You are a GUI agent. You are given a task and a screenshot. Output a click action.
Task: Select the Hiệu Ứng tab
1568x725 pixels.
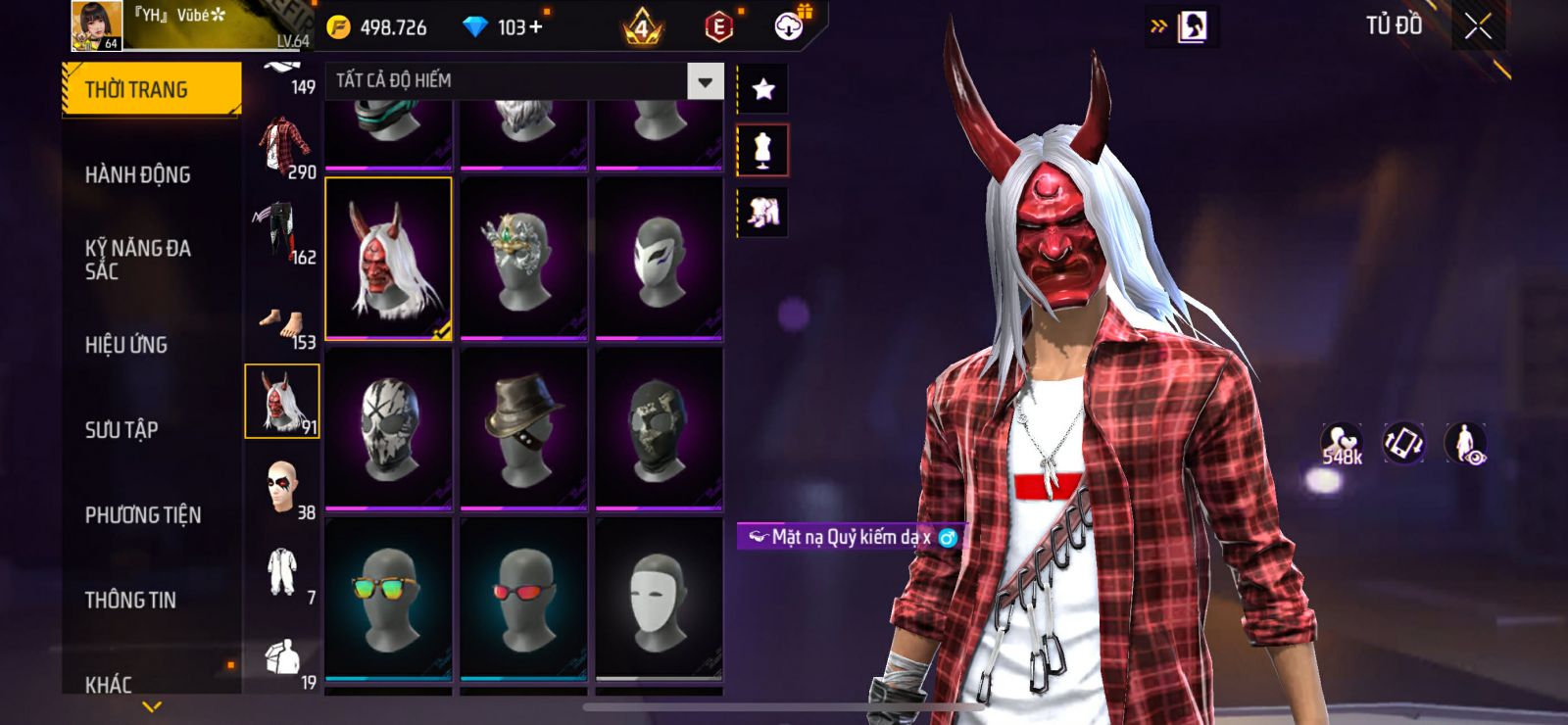[126, 345]
